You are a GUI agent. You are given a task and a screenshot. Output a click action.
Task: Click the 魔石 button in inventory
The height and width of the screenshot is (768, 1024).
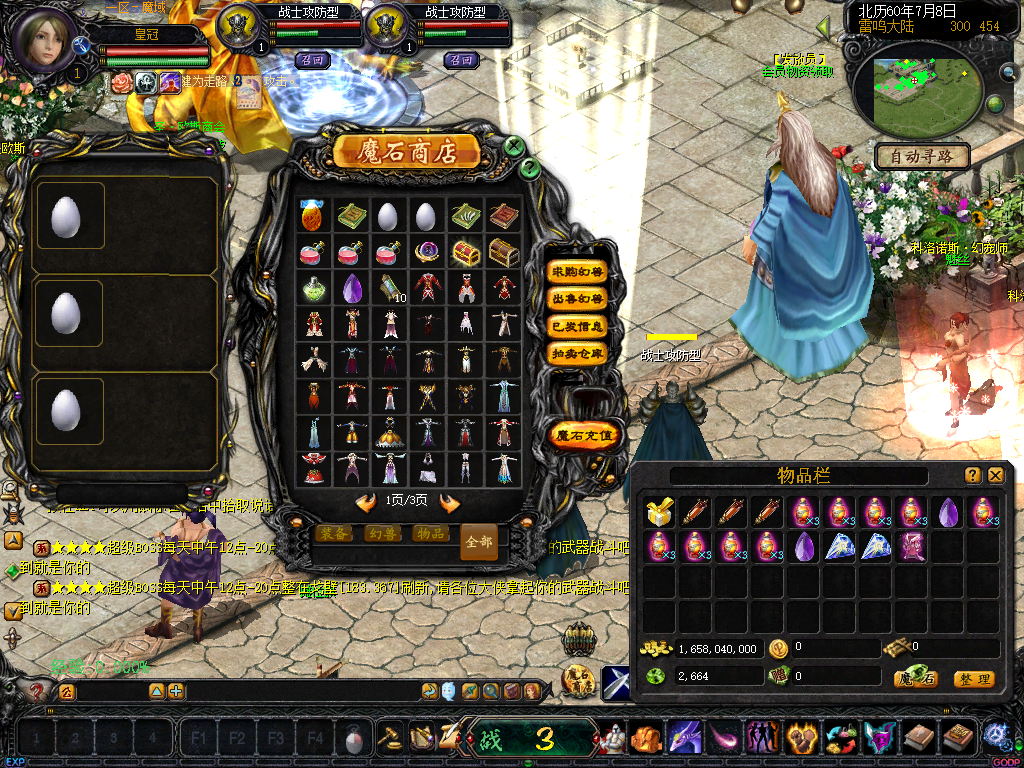[x=915, y=679]
